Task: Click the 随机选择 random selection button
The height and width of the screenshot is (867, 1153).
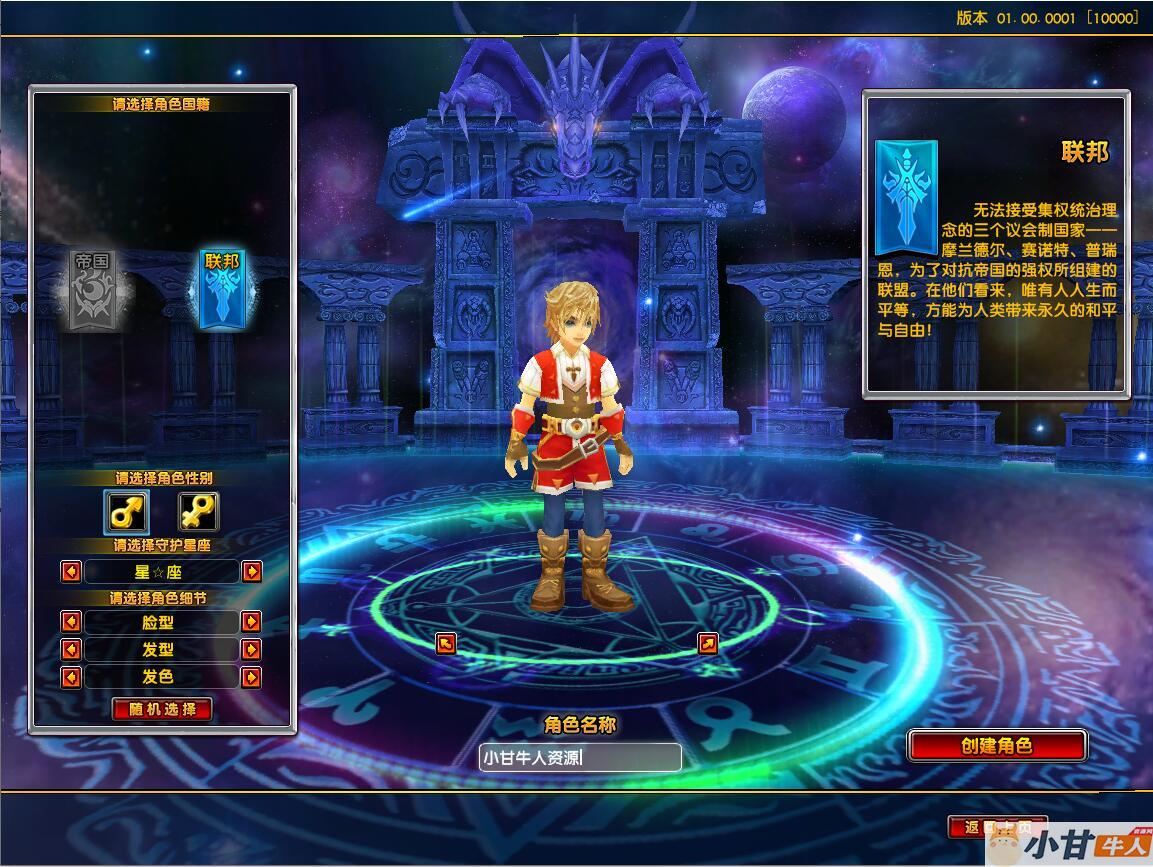Action: click(162, 709)
